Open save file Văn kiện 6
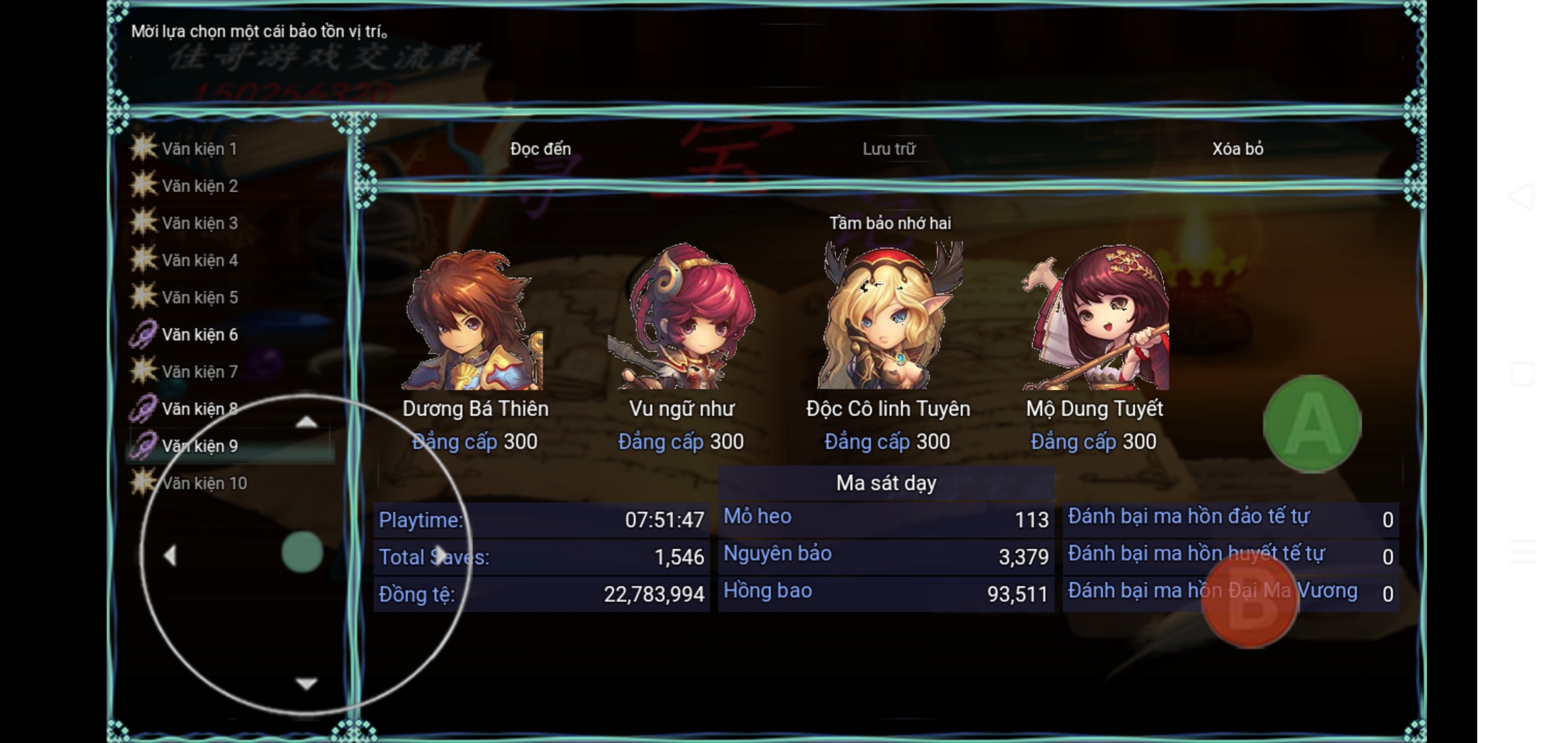 pos(199,334)
